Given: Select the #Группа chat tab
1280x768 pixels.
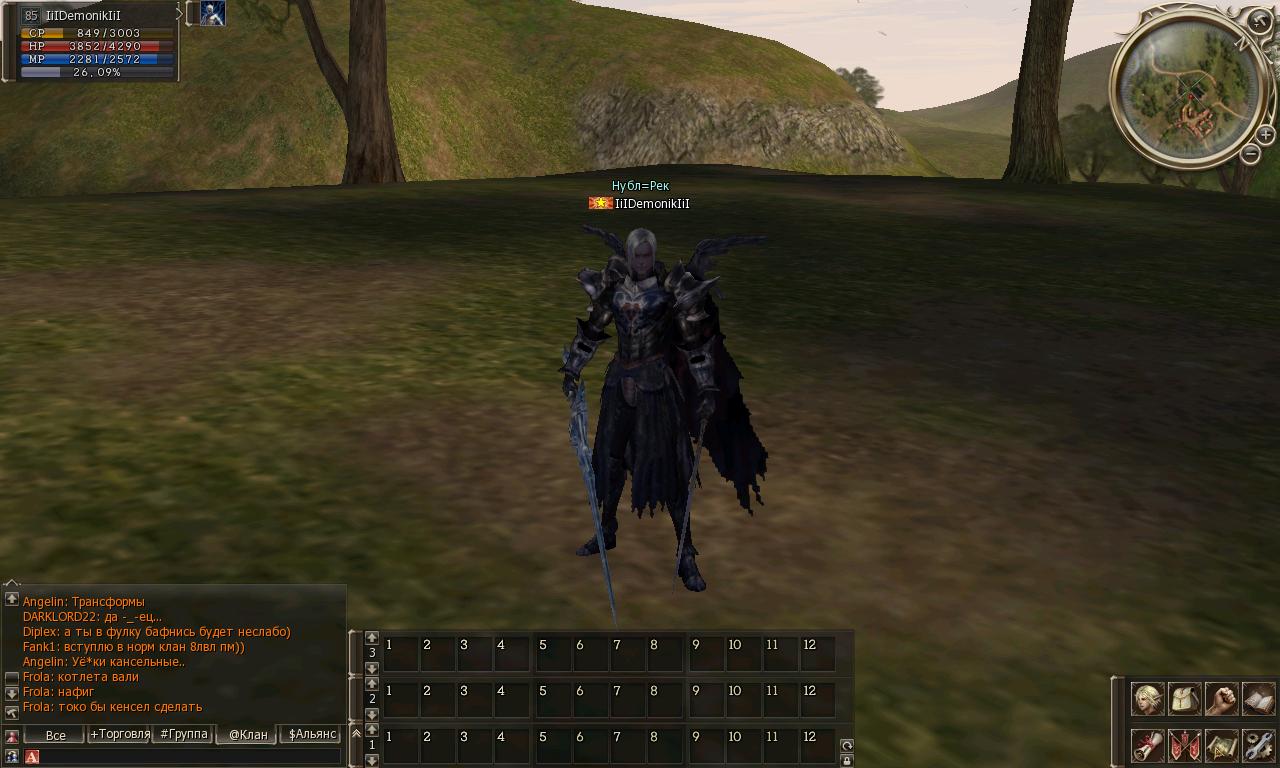Looking at the screenshot, I should click(x=184, y=734).
